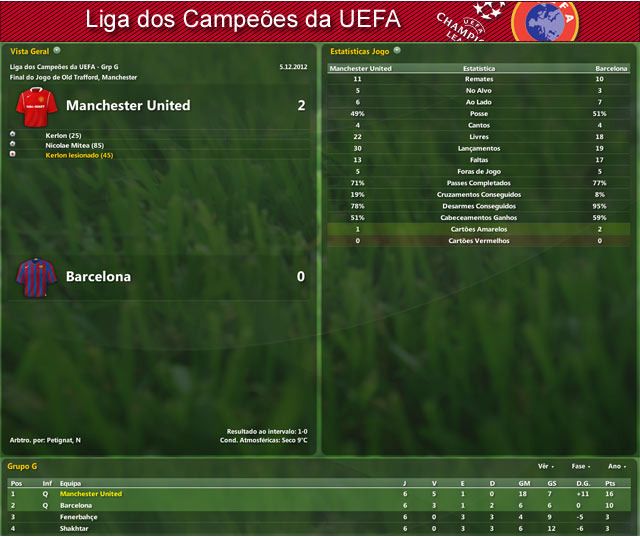
Task: Open the Estatísticas Jogo dropdown
Action: point(398,49)
